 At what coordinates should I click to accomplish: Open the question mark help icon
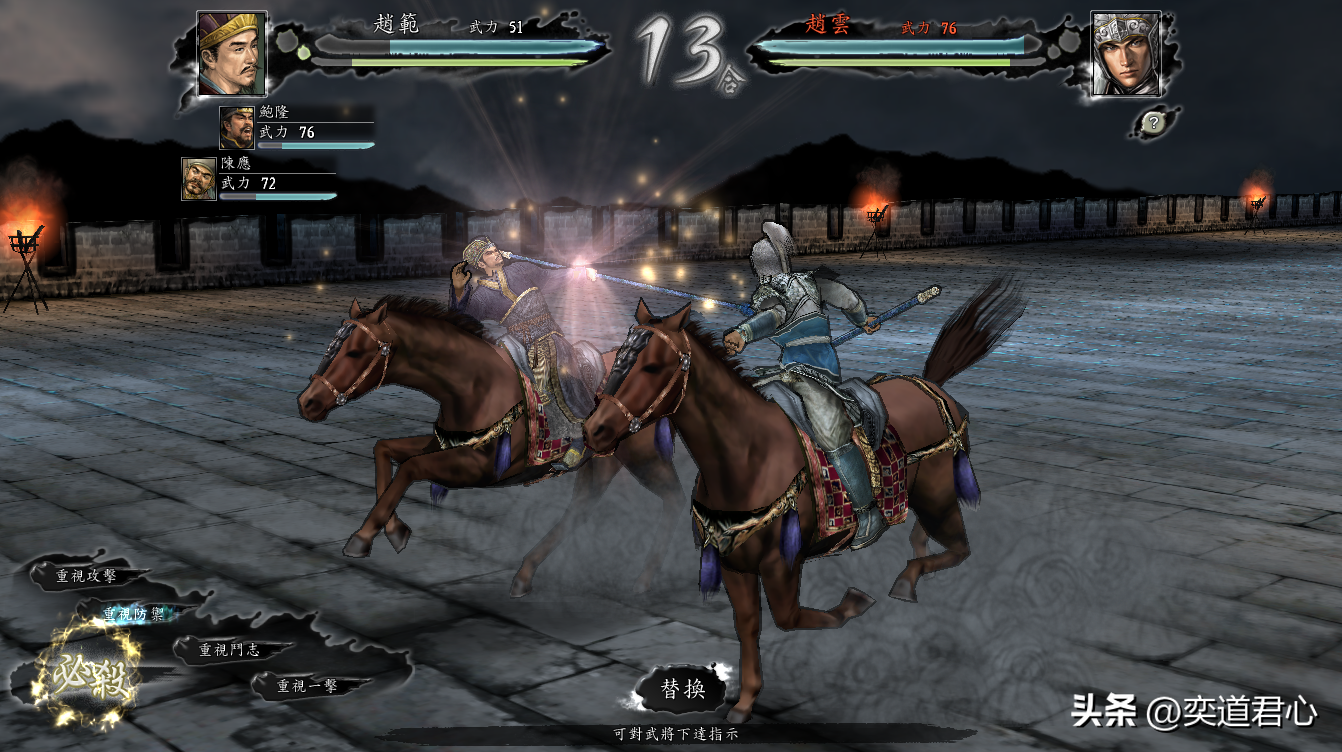click(x=1153, y=123)
